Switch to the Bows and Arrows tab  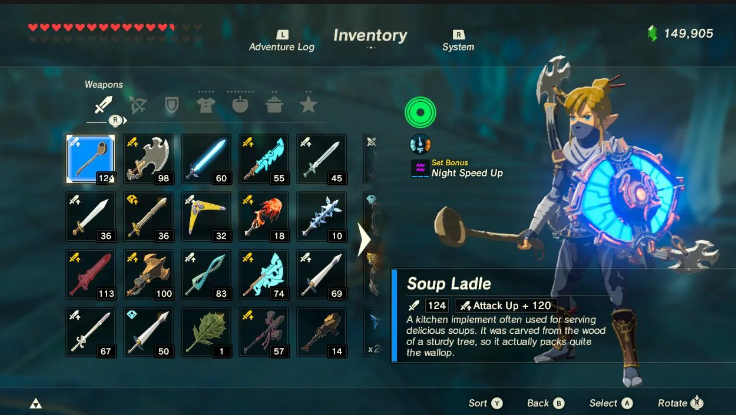pos(137,104)
